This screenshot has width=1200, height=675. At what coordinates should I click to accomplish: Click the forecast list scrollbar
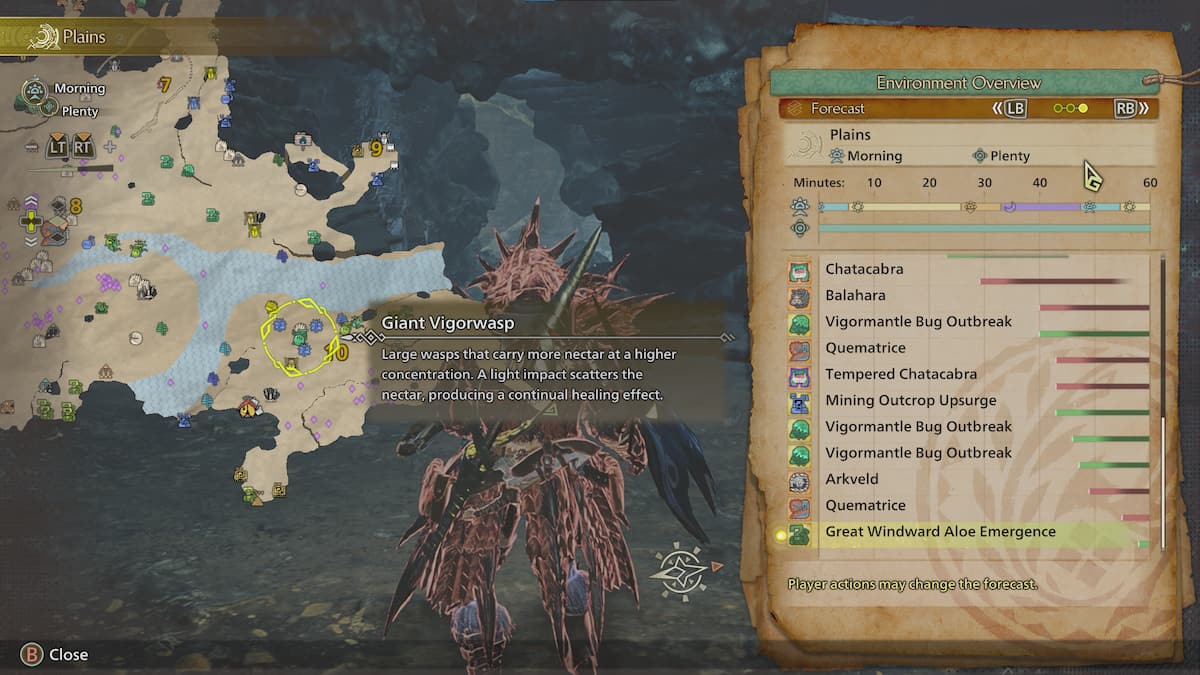[1162, 400]
